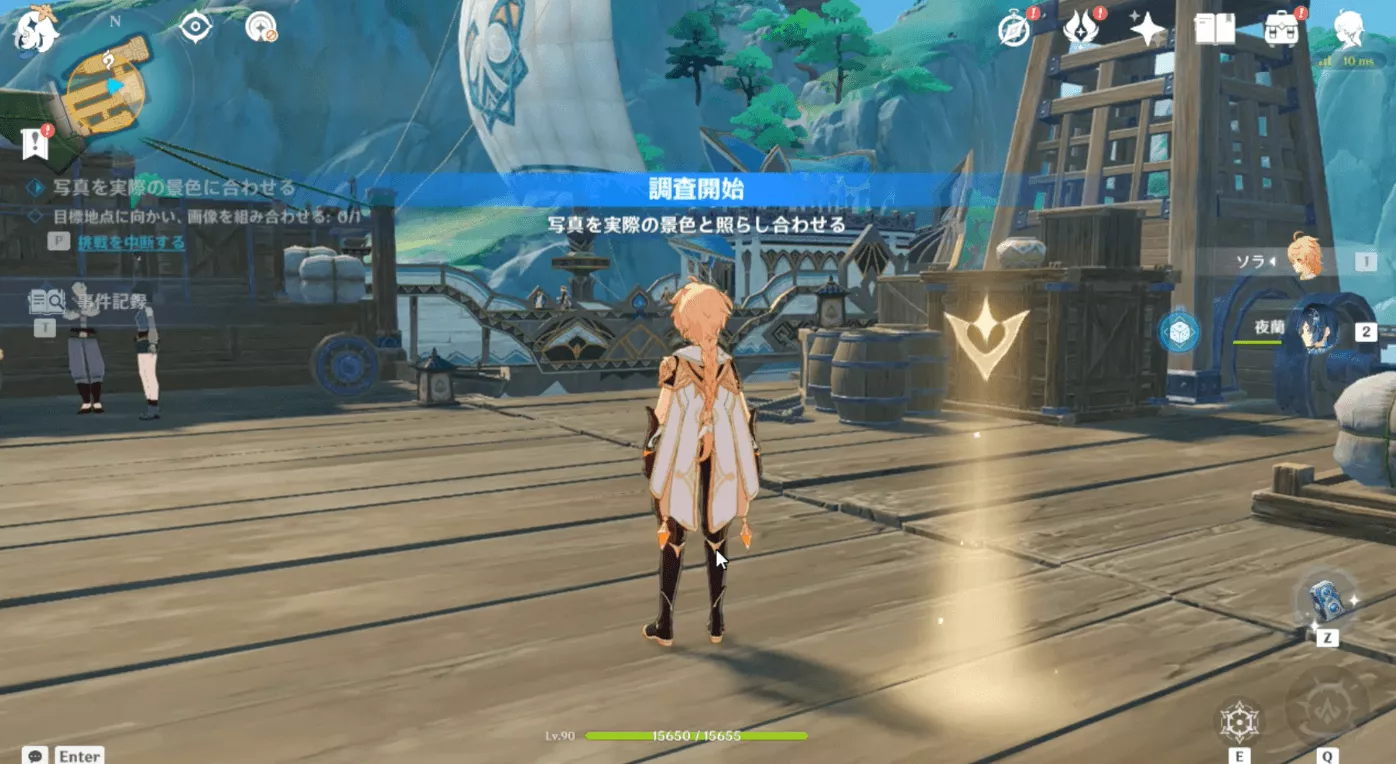
Task: Open the character profile portrait top-right
Action: point(1350,30)
